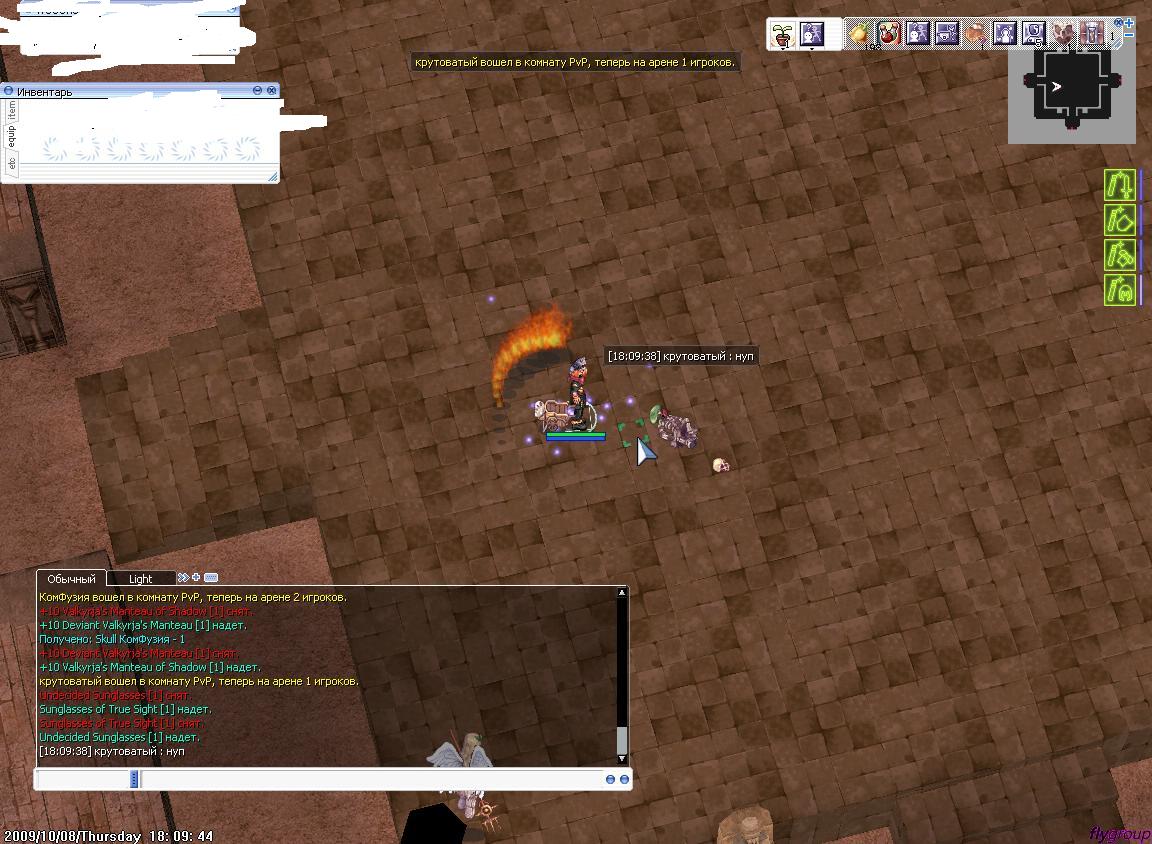
Task: Minimize the Инвентарь window
Action: (x=258, y=90)
